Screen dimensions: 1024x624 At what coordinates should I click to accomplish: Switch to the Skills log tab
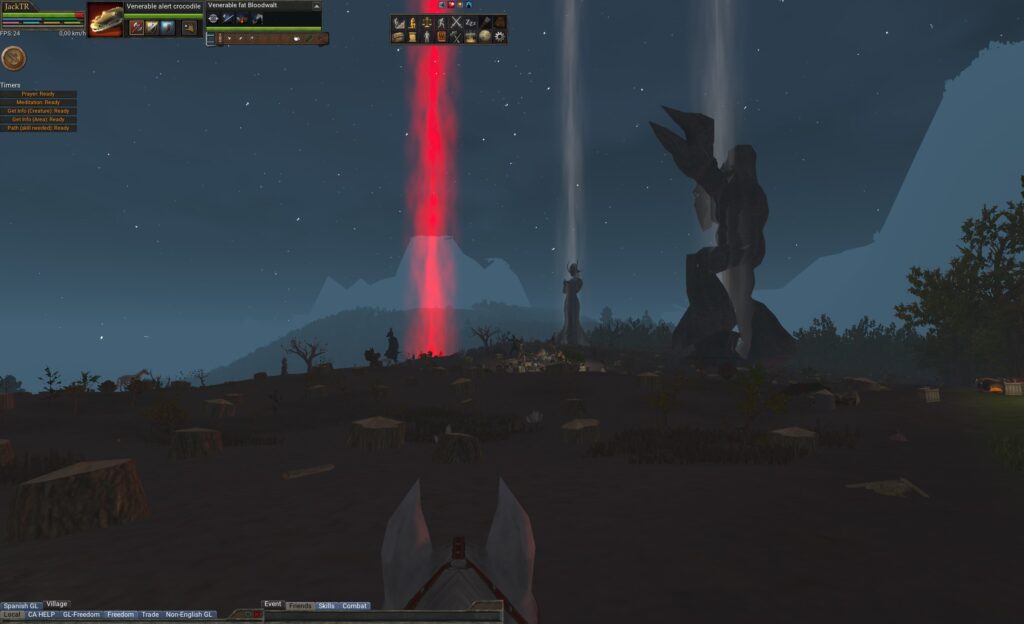click(x=326, y=606)
